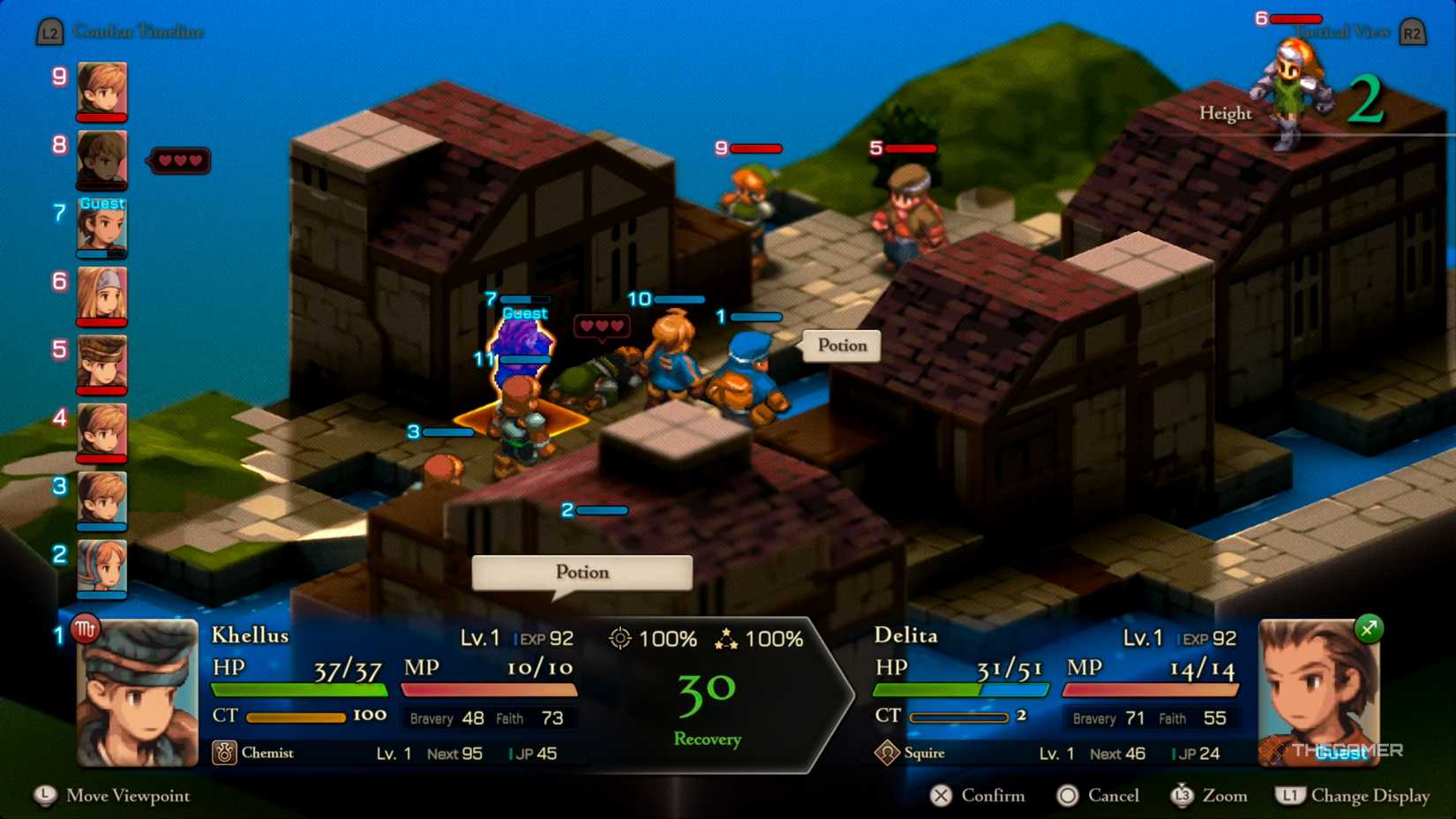Viewport: 1456px width, 819px height.
Task: Select the turn 2 timeline portrait
Action: coord(101,567)
